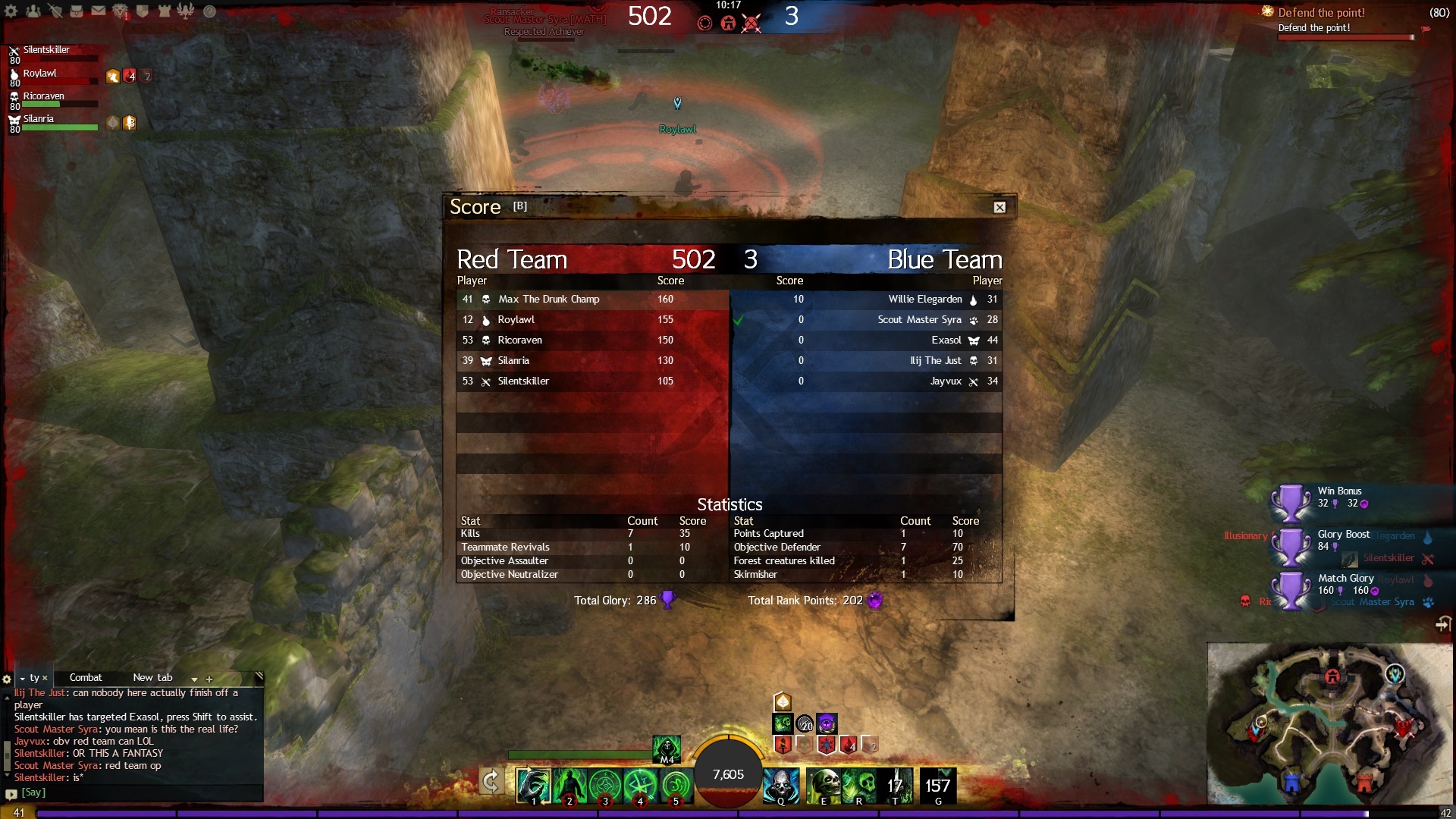This screenshot has height=819, width=1456.
Task: Open the game menu gear icon
Action: point(11,11)
